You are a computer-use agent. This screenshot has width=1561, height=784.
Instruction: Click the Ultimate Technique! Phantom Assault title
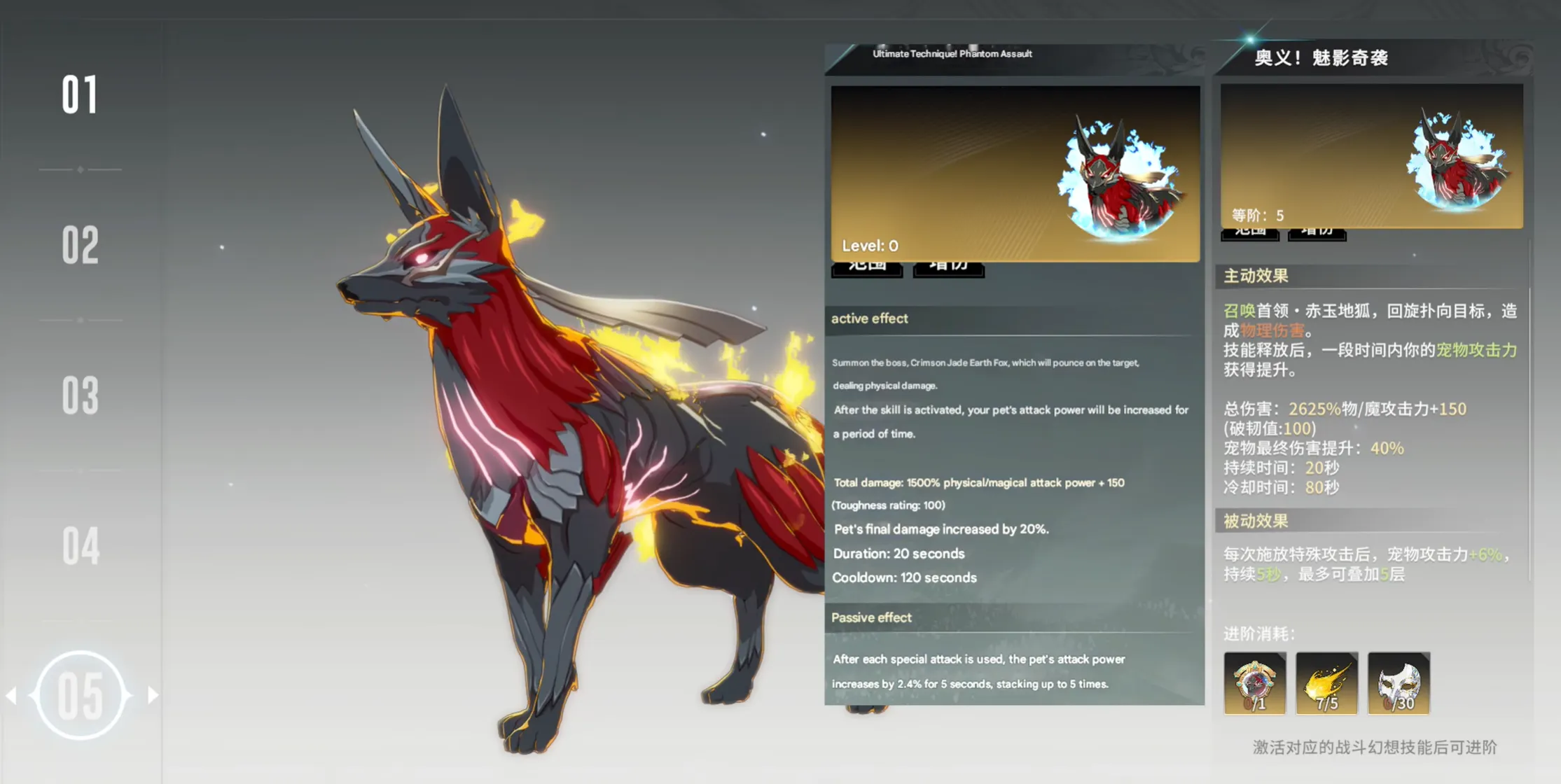(x=952, y=53)
